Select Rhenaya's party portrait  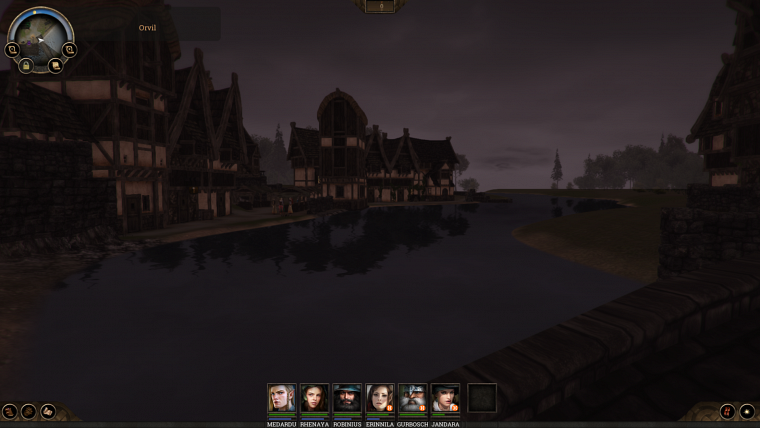(315, 398)
